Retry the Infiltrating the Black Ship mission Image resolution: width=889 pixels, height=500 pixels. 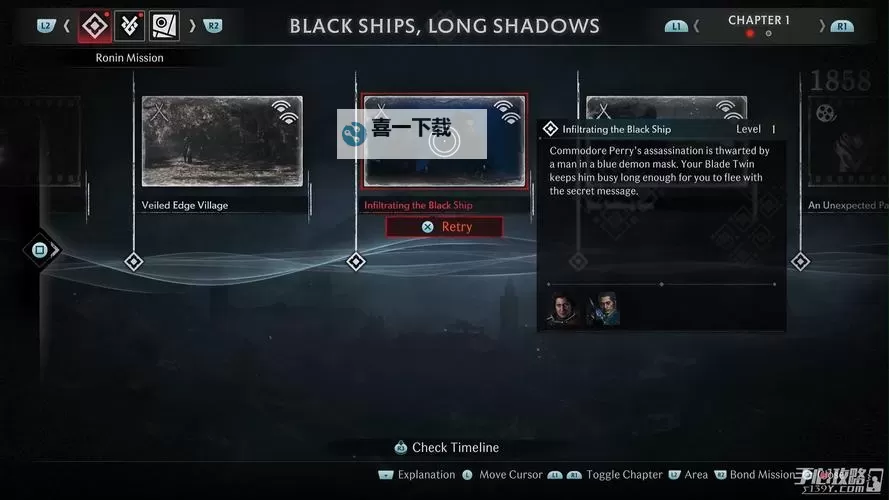pyautogui.click(x=445, y=227)
